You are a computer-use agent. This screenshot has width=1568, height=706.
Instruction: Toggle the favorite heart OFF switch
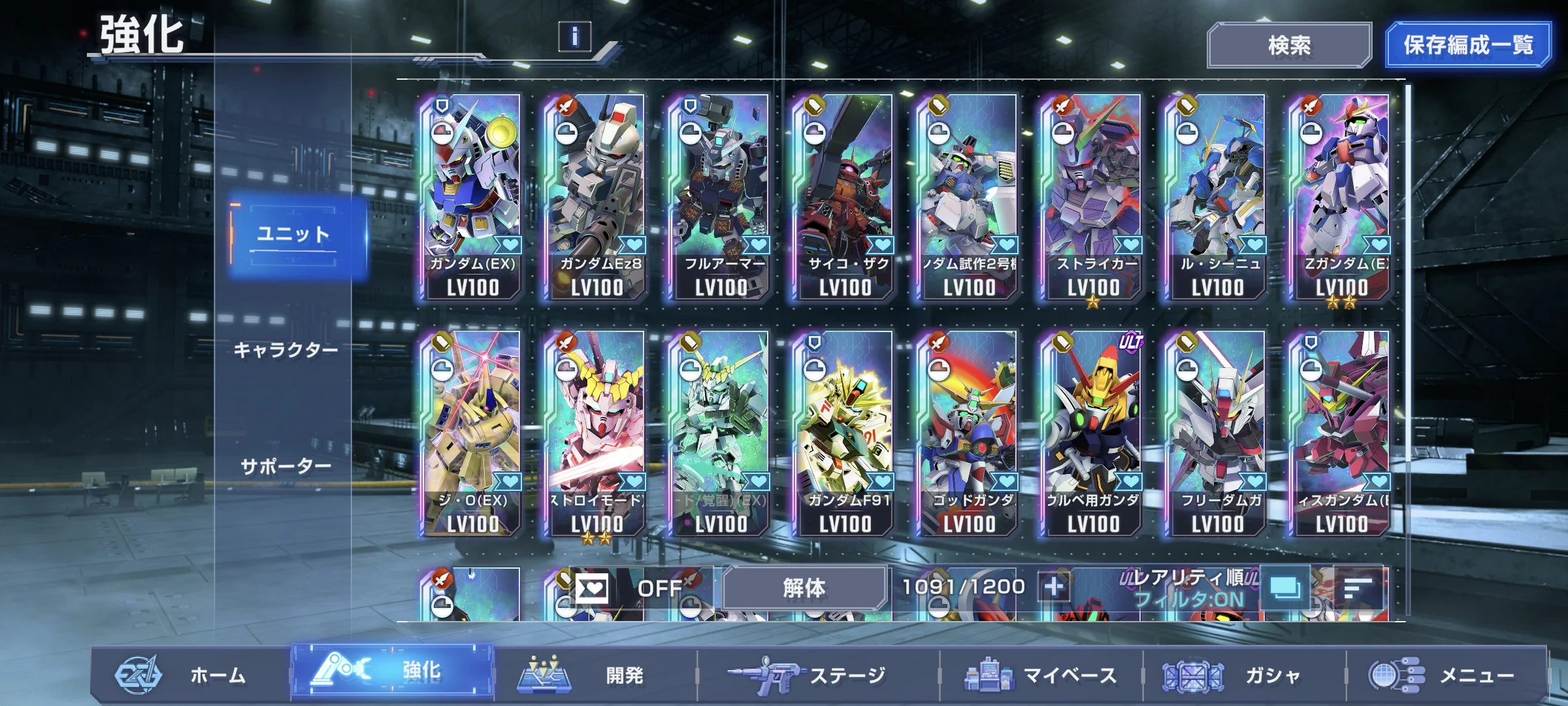(x=627, y=588)
